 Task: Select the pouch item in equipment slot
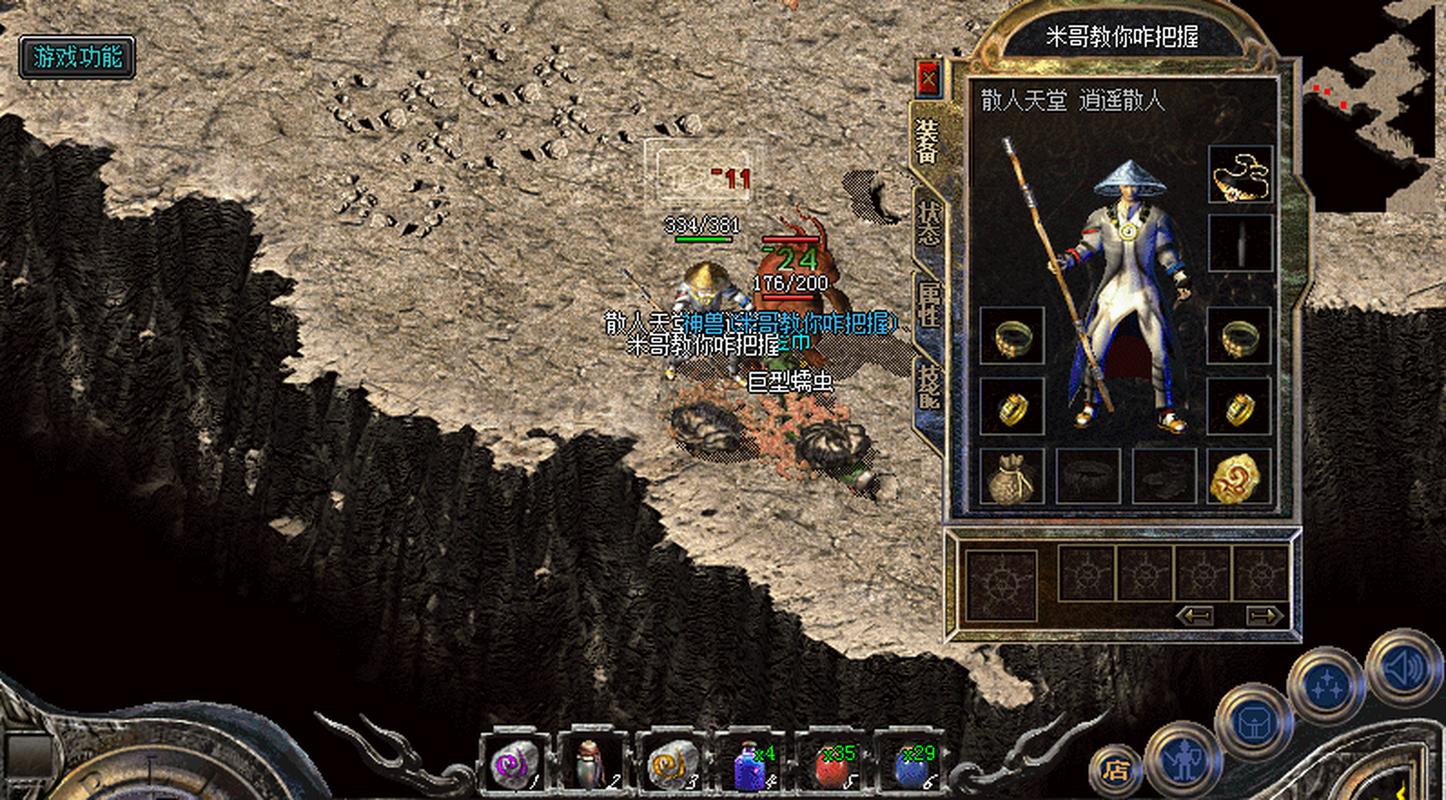(1012, 475)
